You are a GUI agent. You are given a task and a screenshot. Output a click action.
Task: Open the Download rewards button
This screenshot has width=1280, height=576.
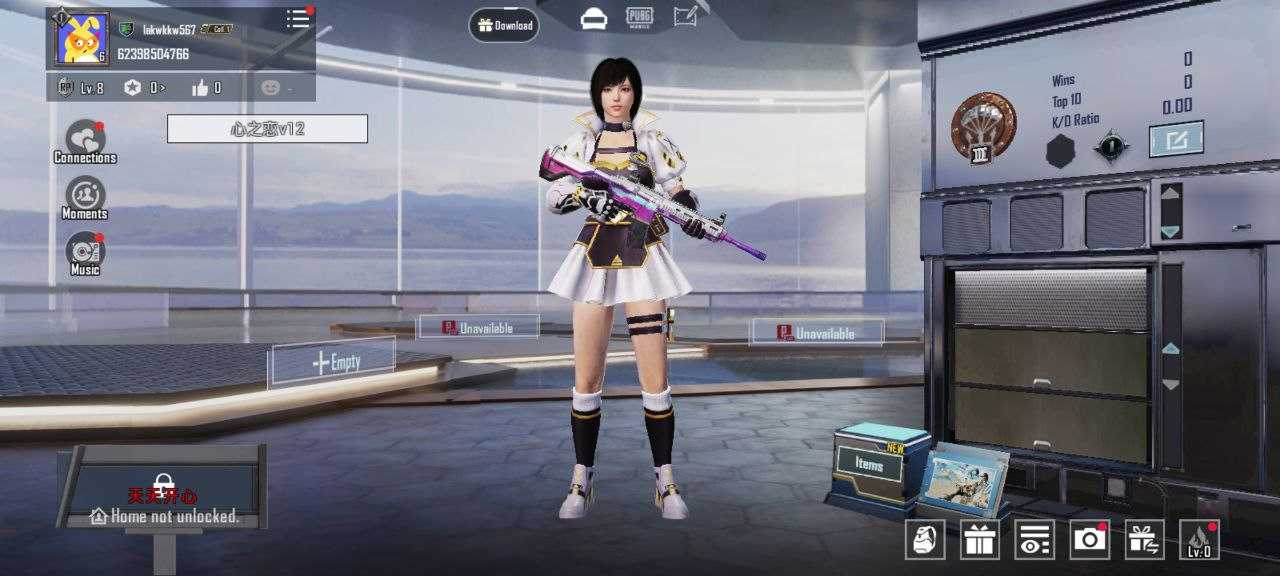(504, 25)
